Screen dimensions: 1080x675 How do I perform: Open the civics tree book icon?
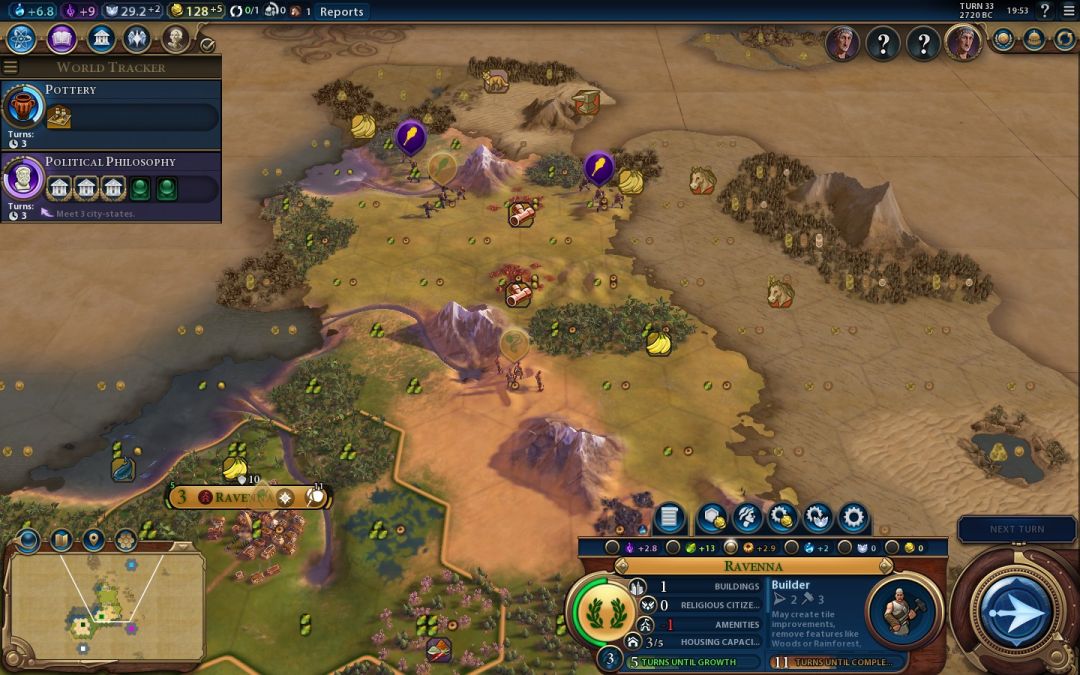[61, 39]
